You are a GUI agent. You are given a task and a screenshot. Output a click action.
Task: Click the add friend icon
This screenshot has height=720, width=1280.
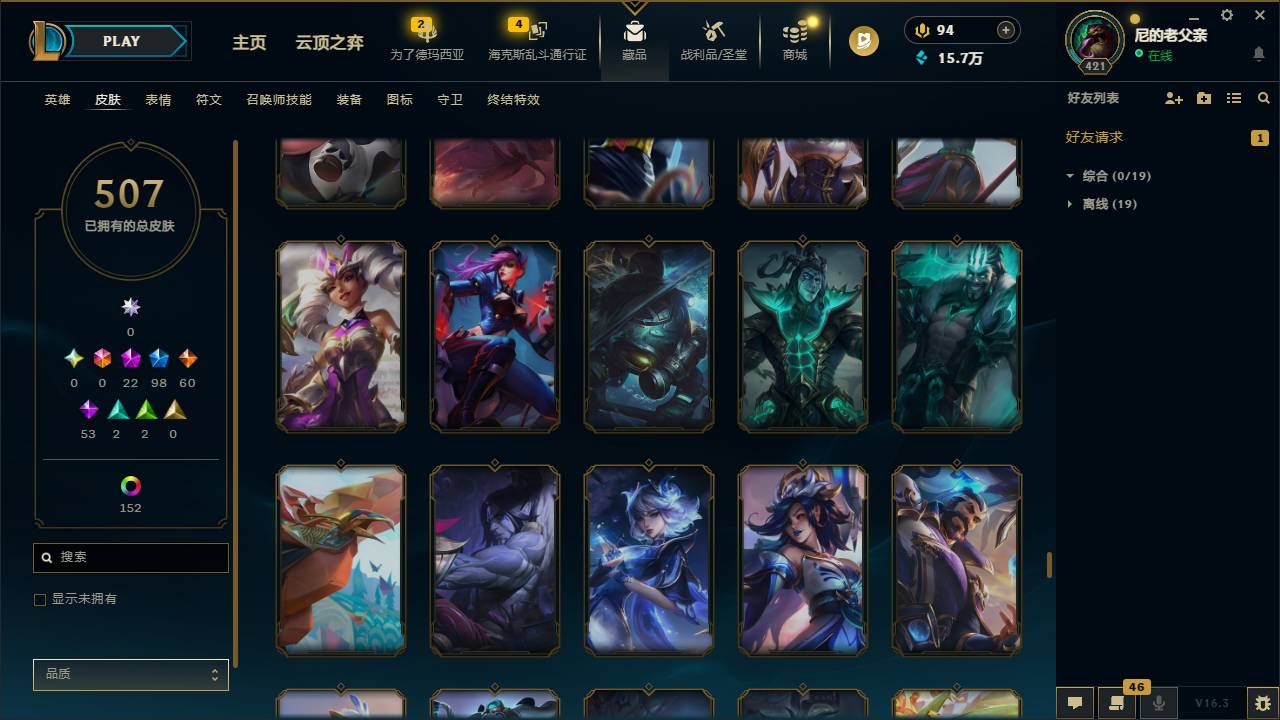coord(1172,98)
